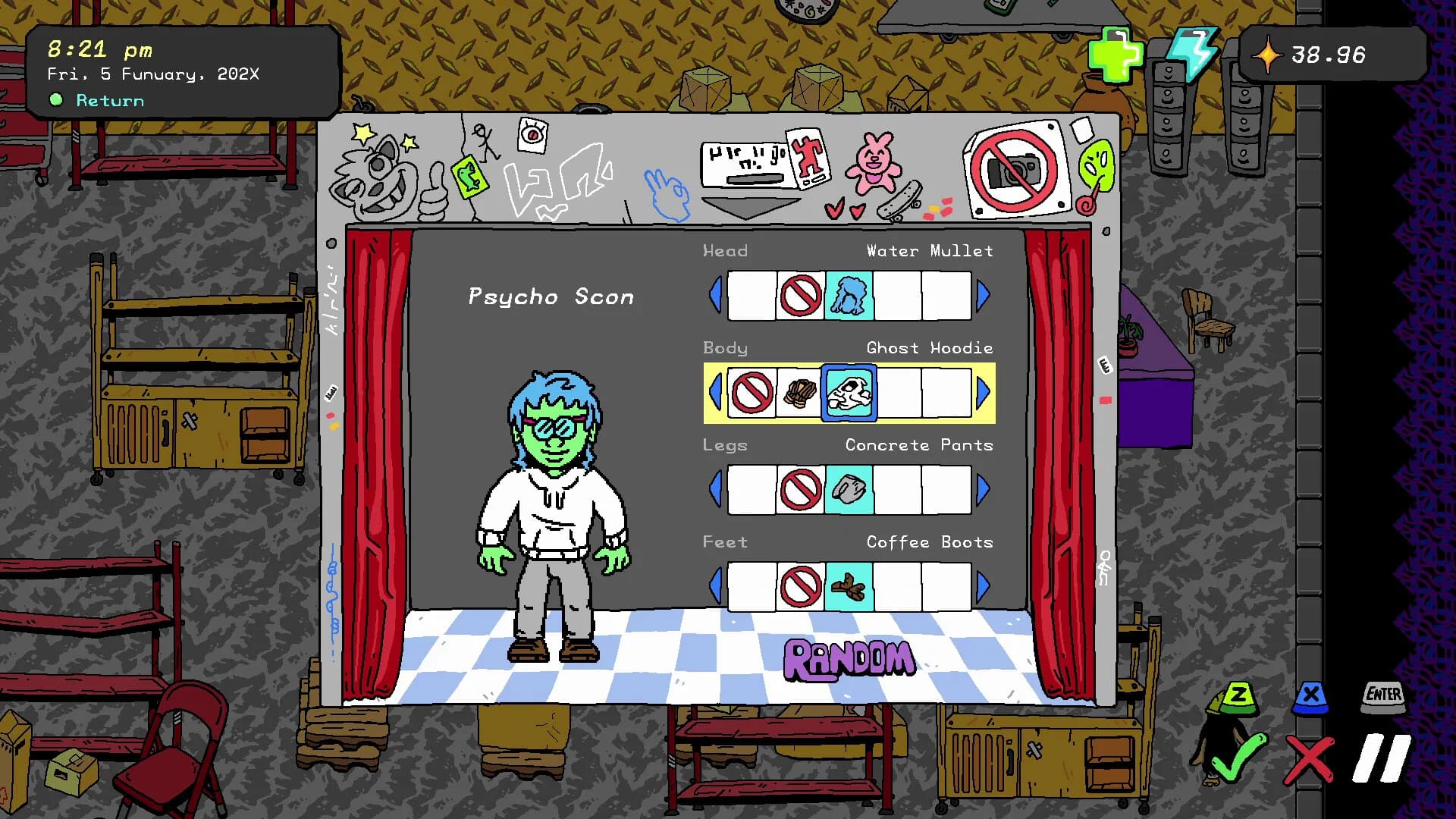The height and width of the screenshot is (819, 1456).
Task: Select the Ghost Hoodie item icon
Action: point(849,393)
